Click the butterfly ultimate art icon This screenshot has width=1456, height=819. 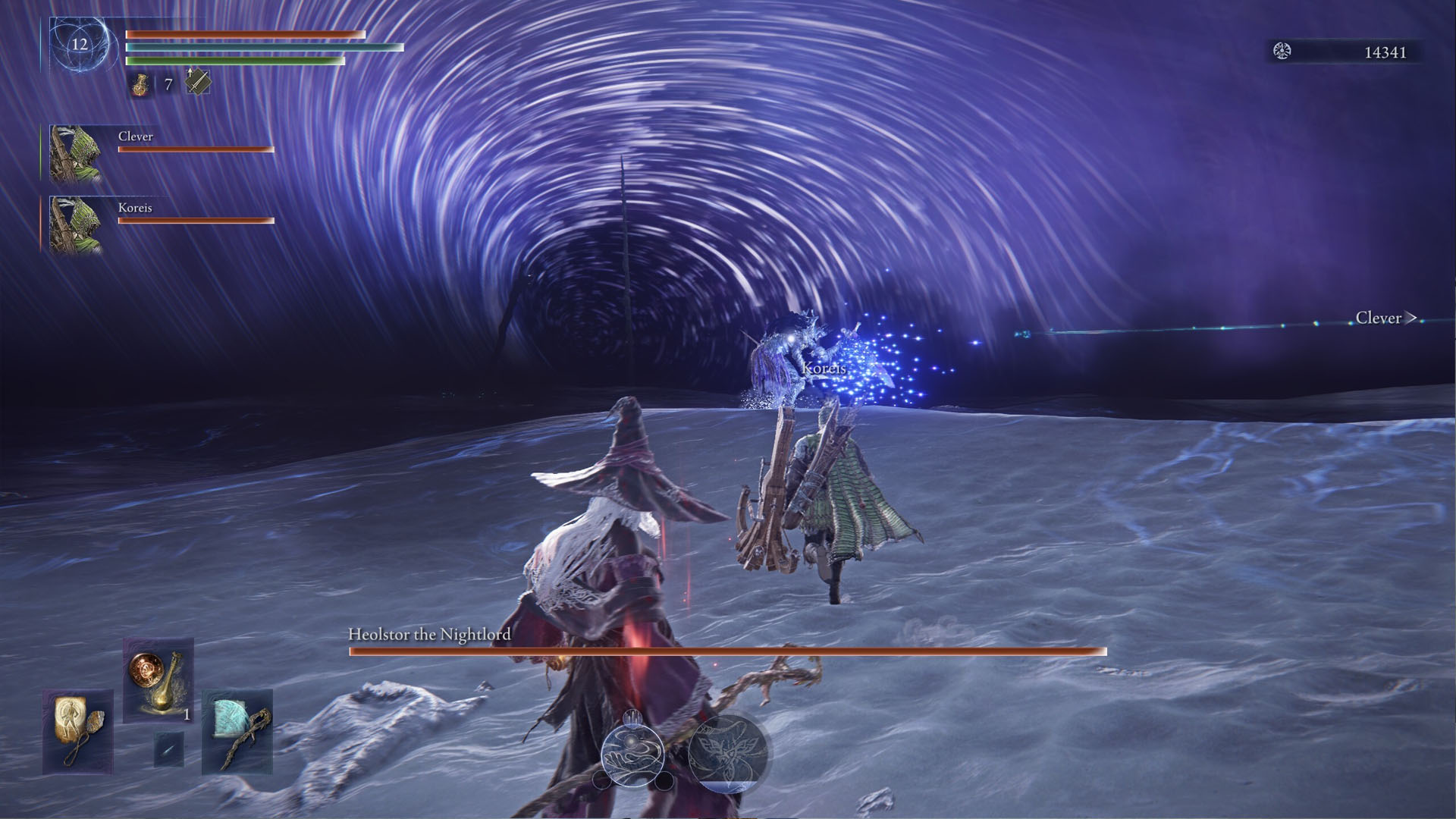click(730, 752)
